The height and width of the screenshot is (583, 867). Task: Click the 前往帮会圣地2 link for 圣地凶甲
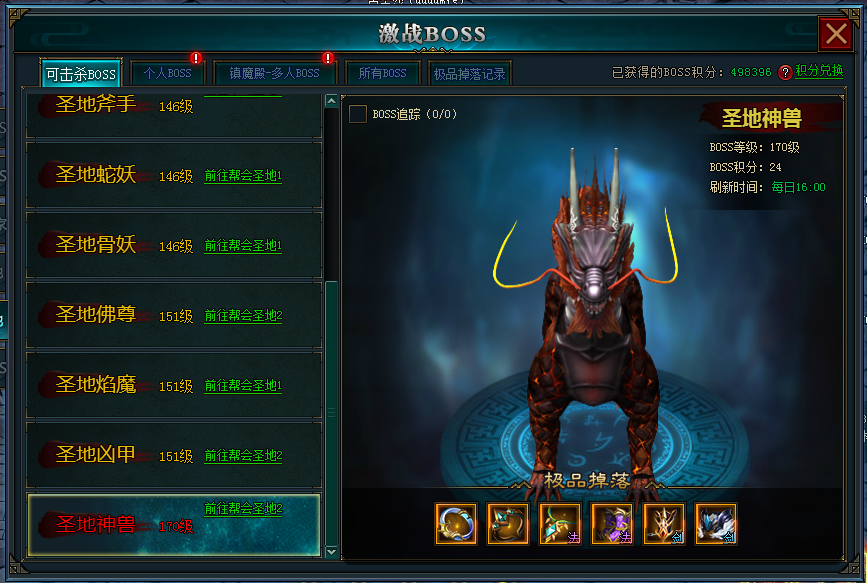pyautogui.click(x=243, y=456)
